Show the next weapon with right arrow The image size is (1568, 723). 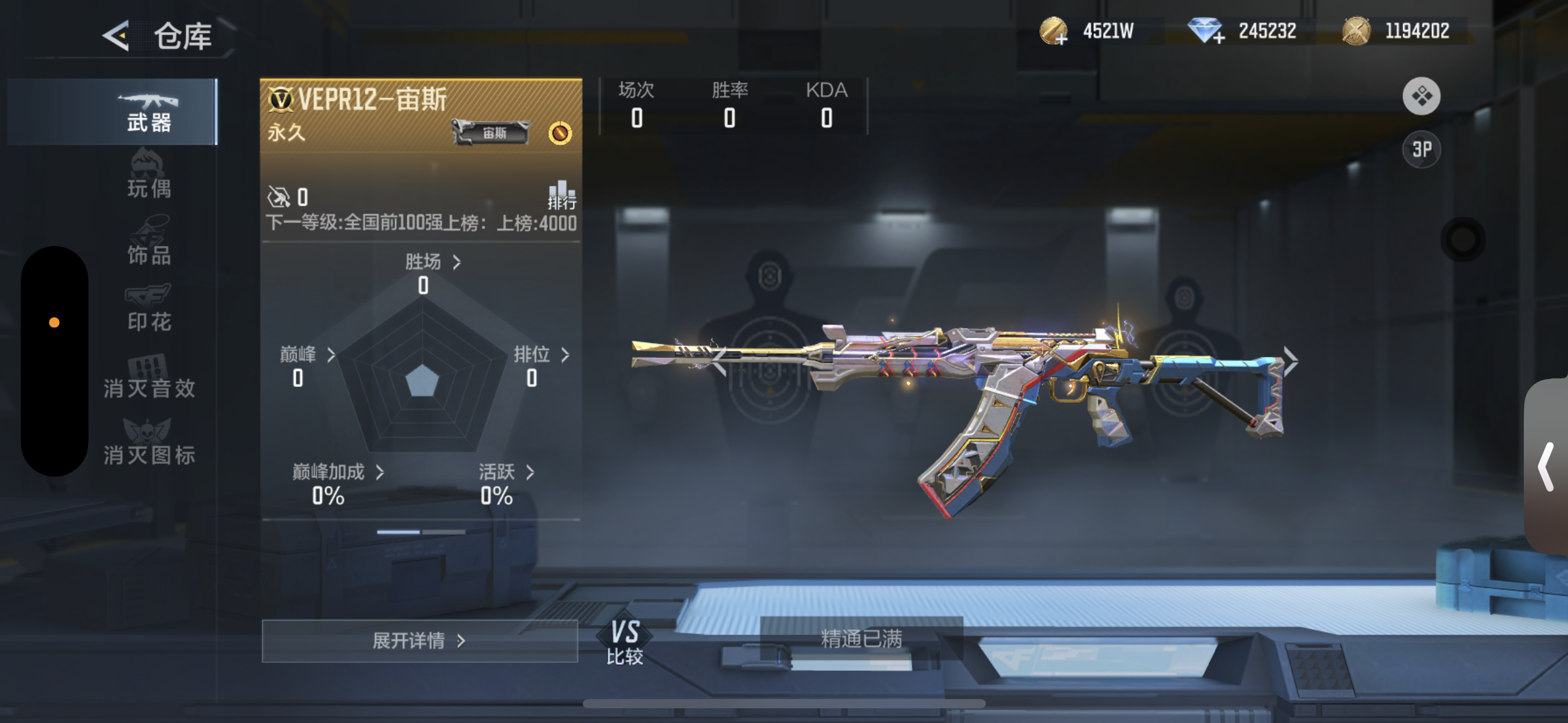(x=1290, y=361)
